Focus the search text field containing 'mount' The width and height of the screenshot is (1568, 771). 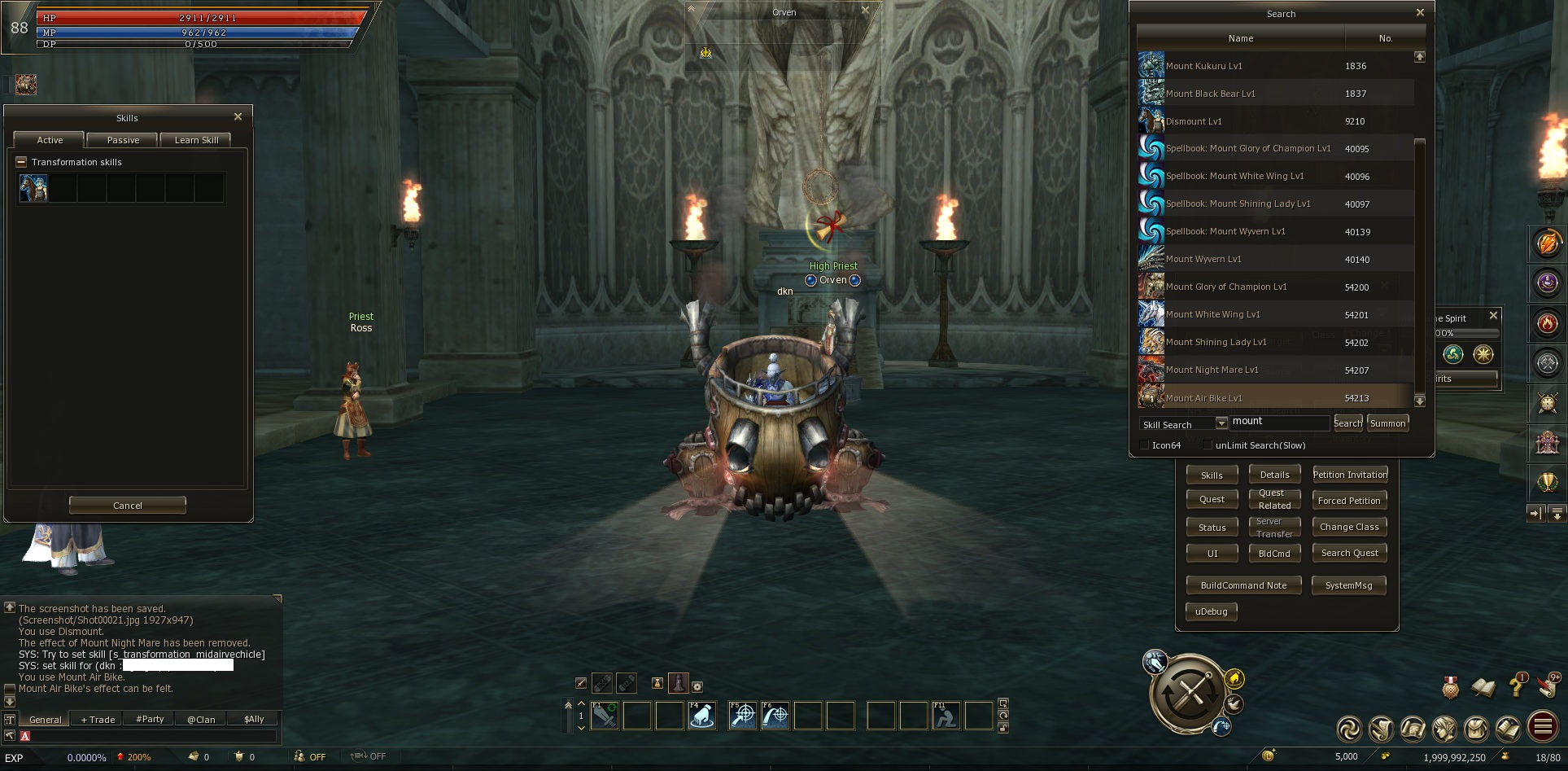point(1279,422)
